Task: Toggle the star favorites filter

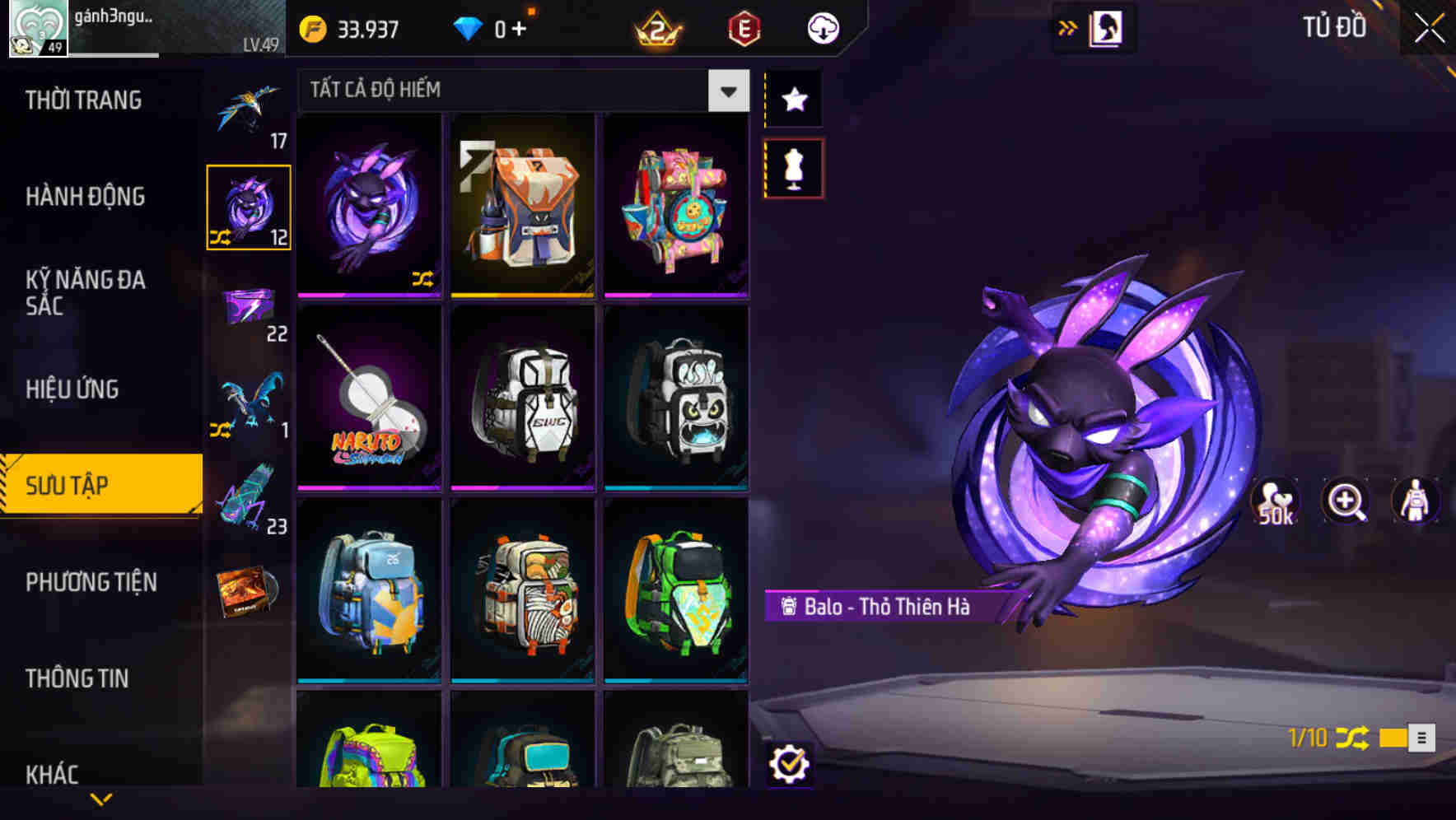Action: click(792, 100)
